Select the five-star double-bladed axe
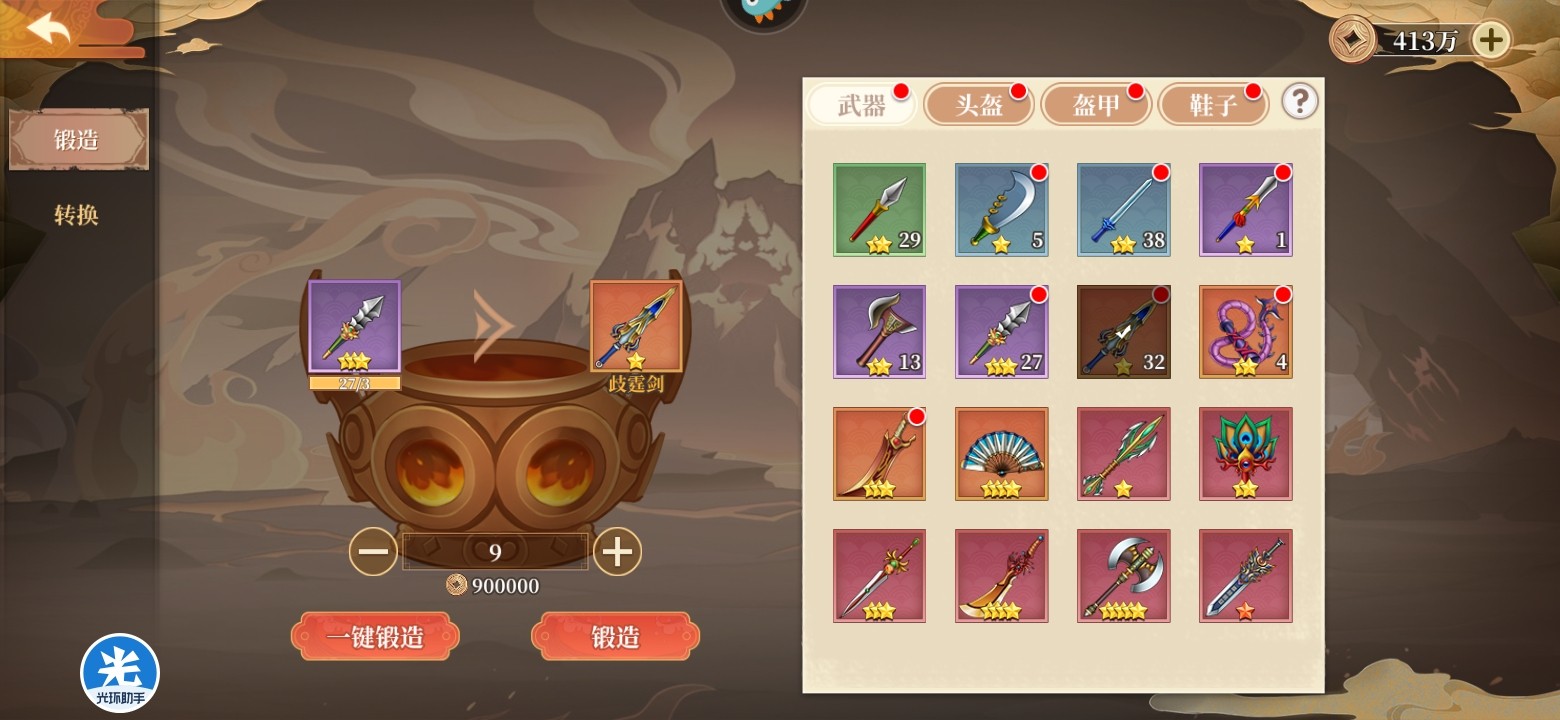Viewport: 1560px width, 720px height. tap(1123, 576)
